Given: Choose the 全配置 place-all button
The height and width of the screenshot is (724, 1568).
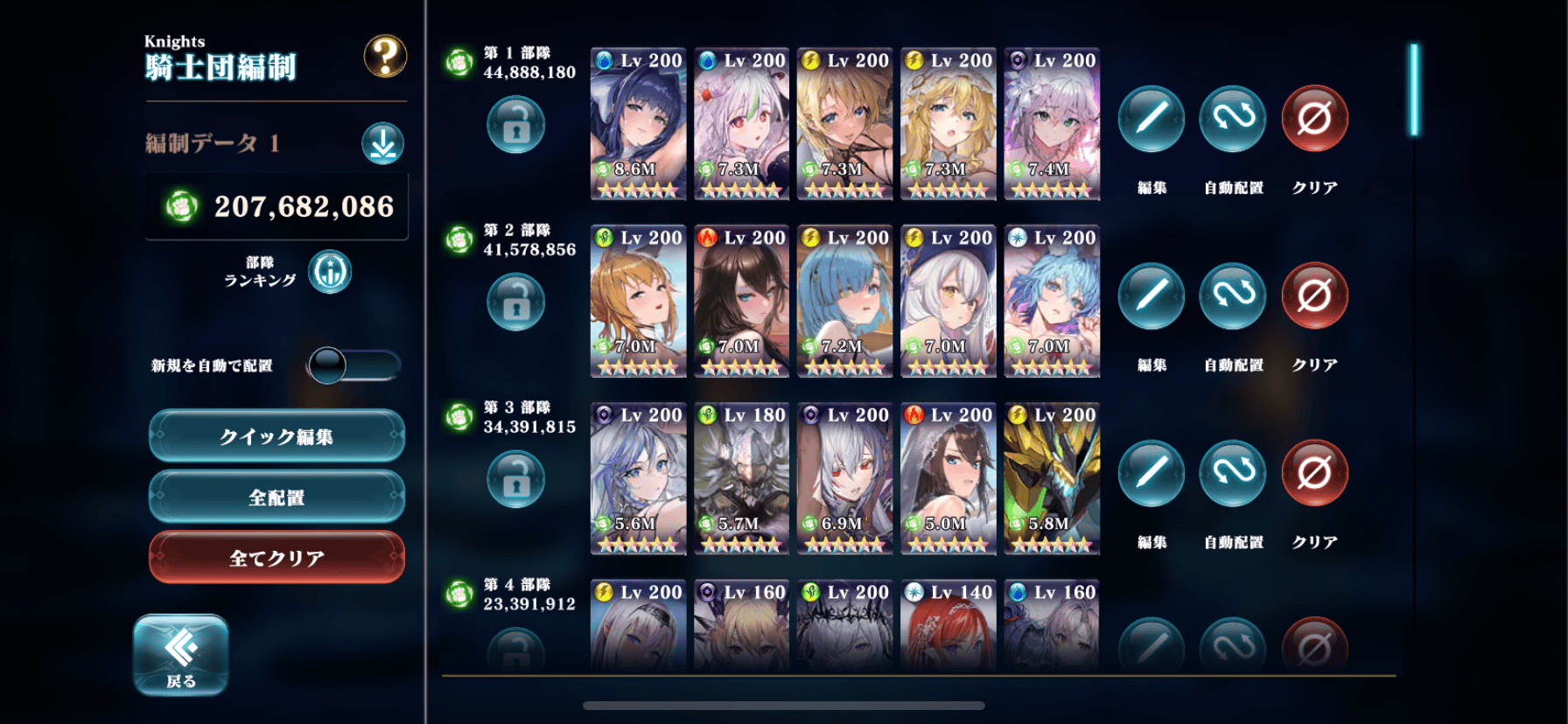Looking at the screenshot, I should pos(276,497).
